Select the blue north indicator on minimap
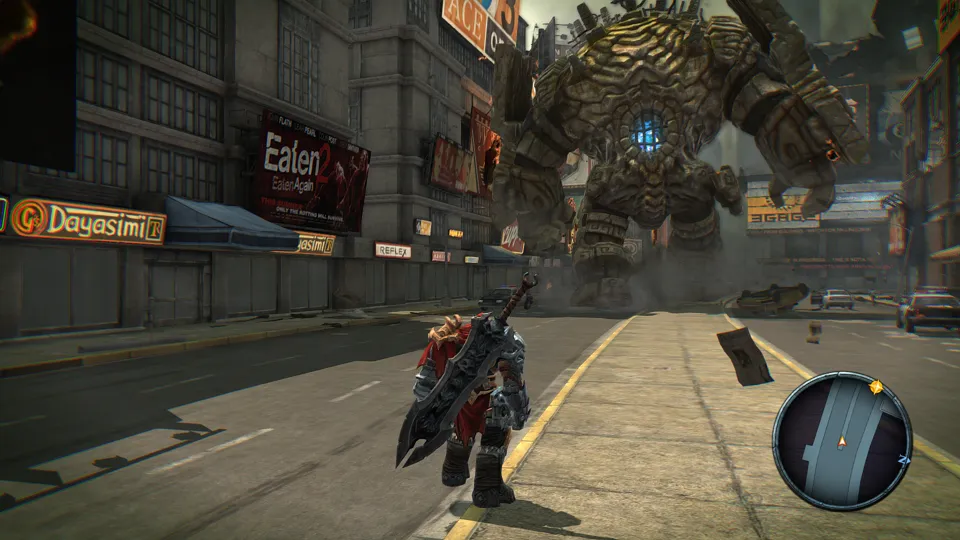This screenshot has width=960, height=540. click(904, 459)
